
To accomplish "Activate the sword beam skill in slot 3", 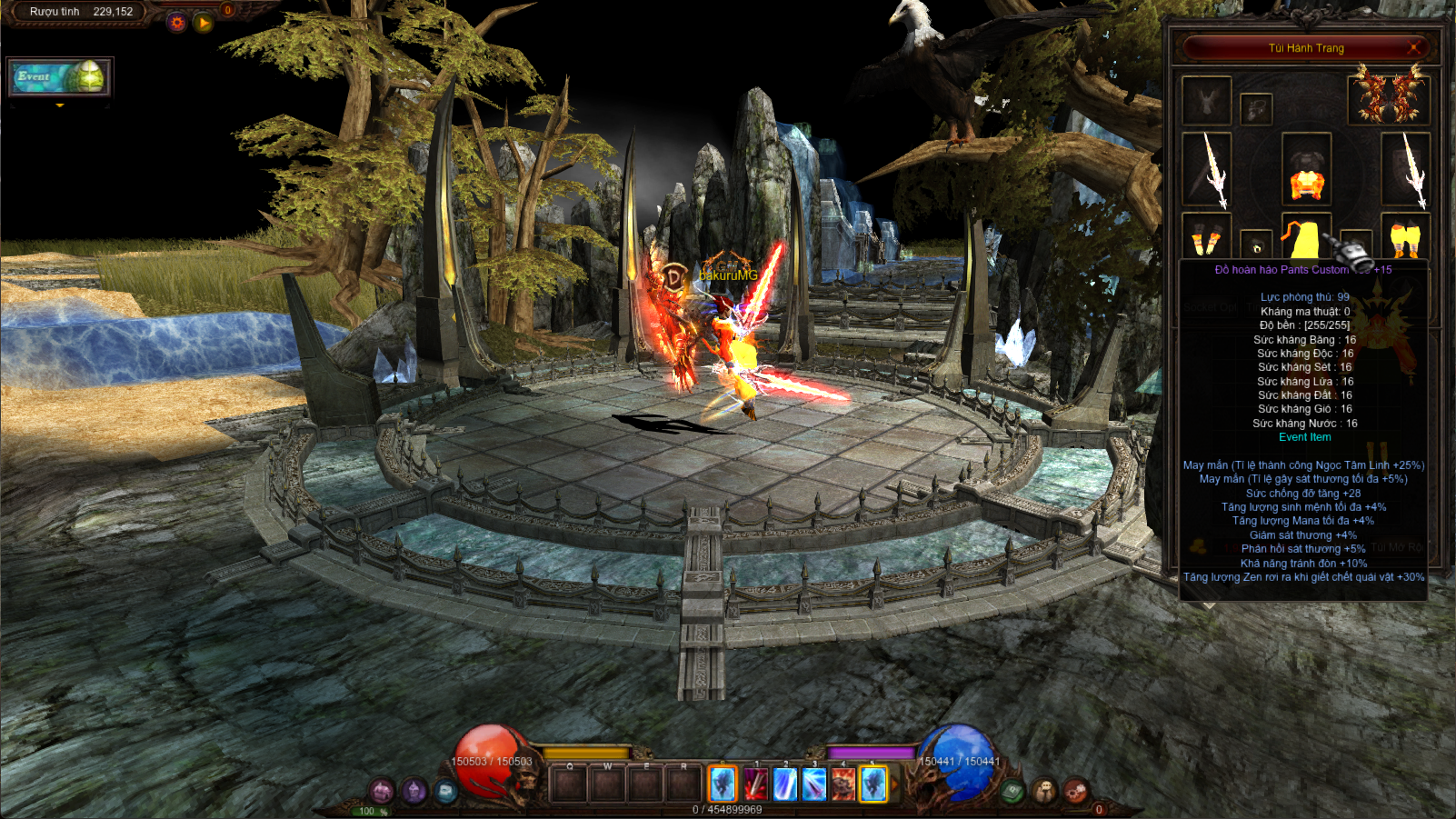I will [x=813, y=784].
